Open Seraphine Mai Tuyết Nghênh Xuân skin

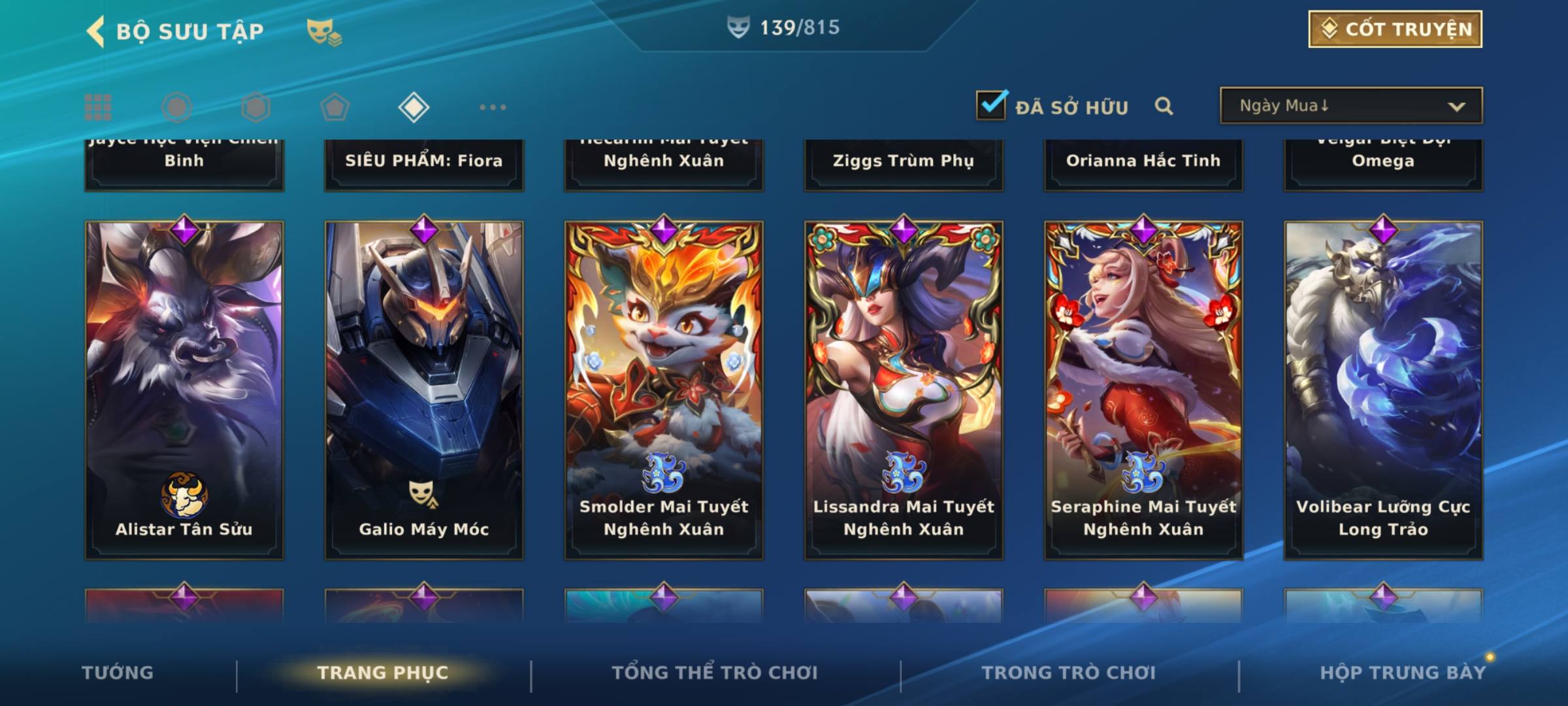tap(1143, 390)
